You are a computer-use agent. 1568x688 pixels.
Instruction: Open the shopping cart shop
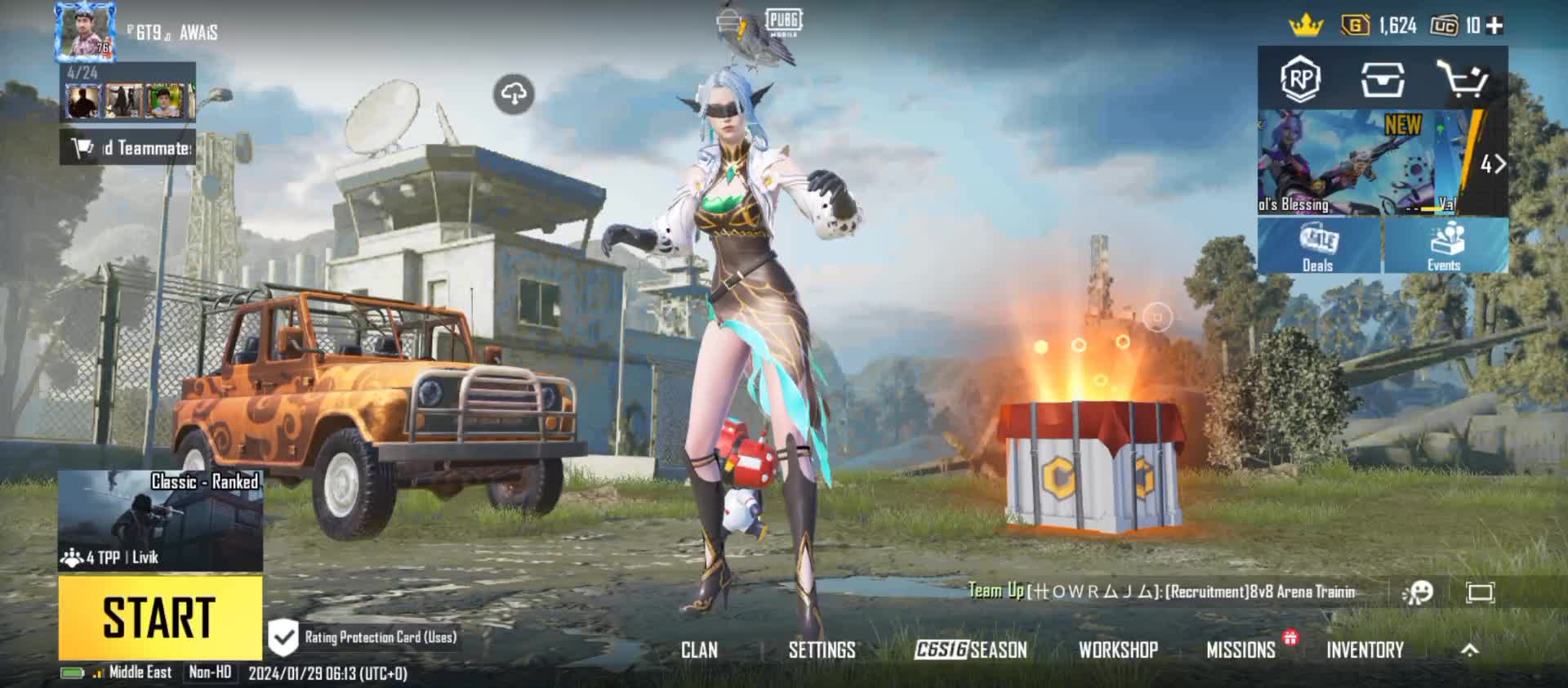1462,80
